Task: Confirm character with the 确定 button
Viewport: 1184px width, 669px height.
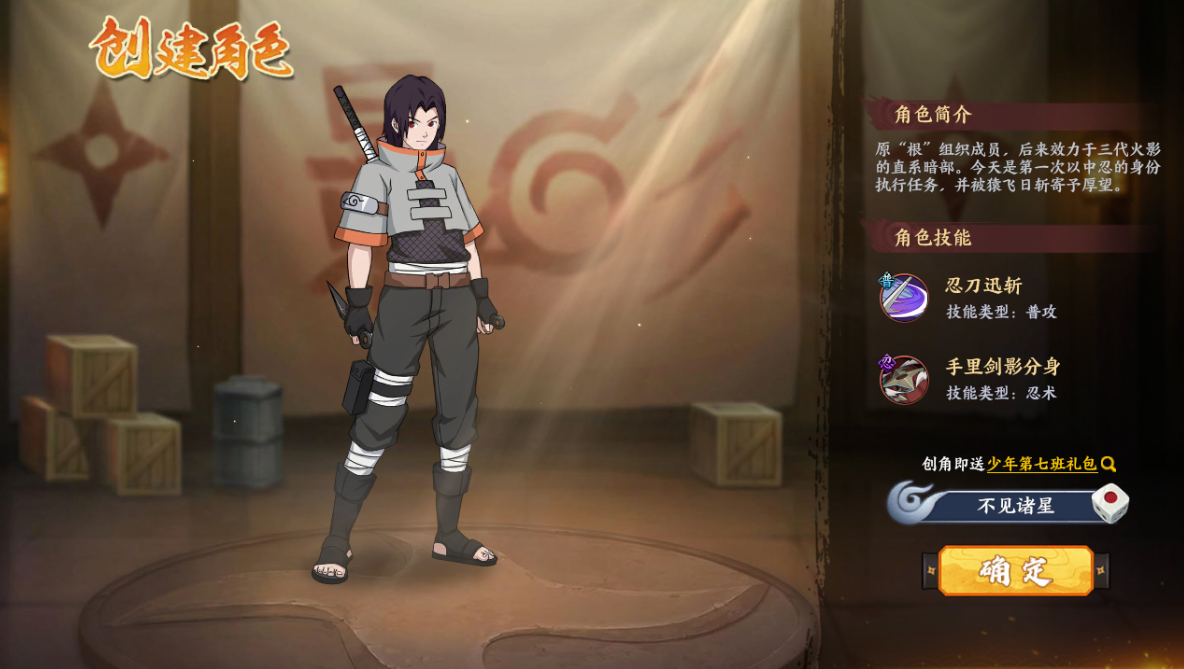Action: point(1015,571)
